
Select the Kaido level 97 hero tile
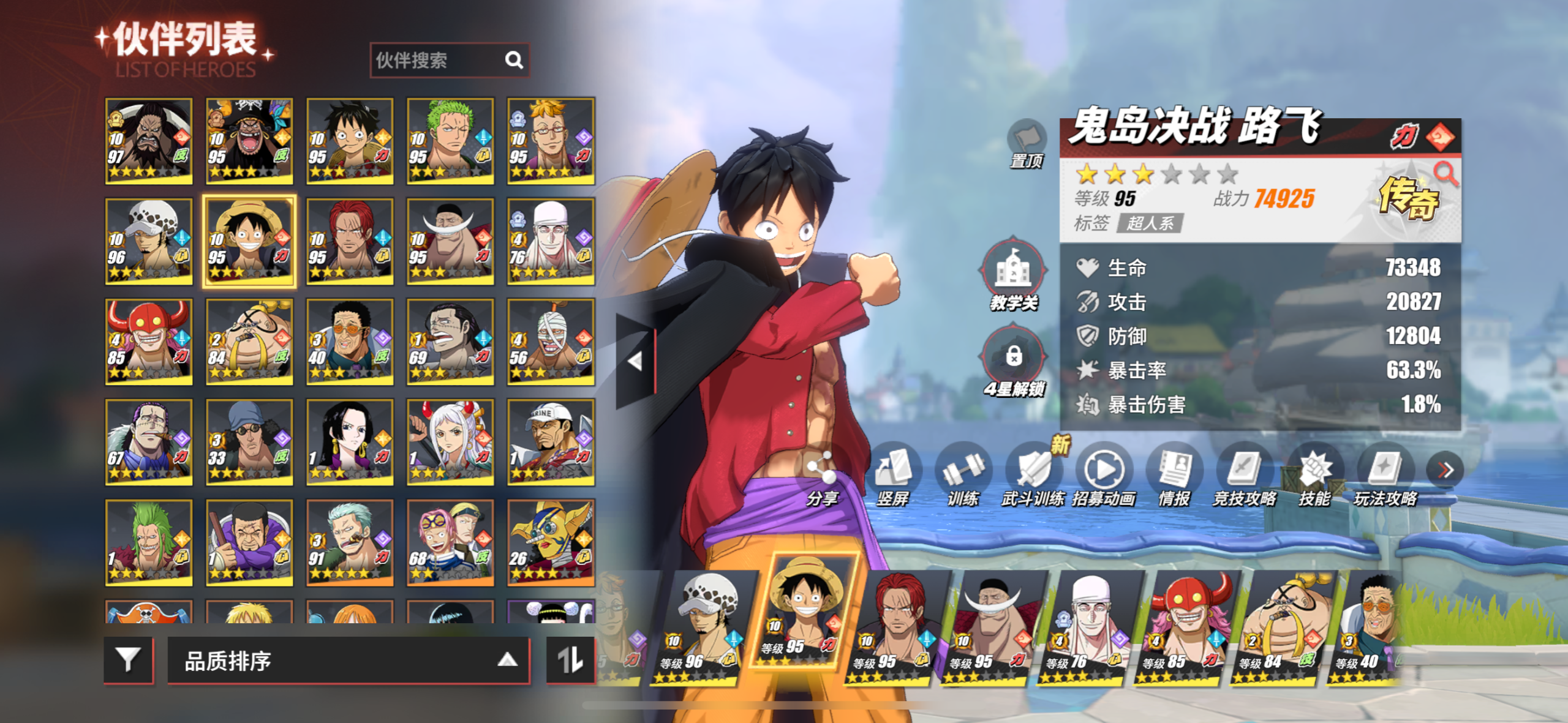pos(148,141)
